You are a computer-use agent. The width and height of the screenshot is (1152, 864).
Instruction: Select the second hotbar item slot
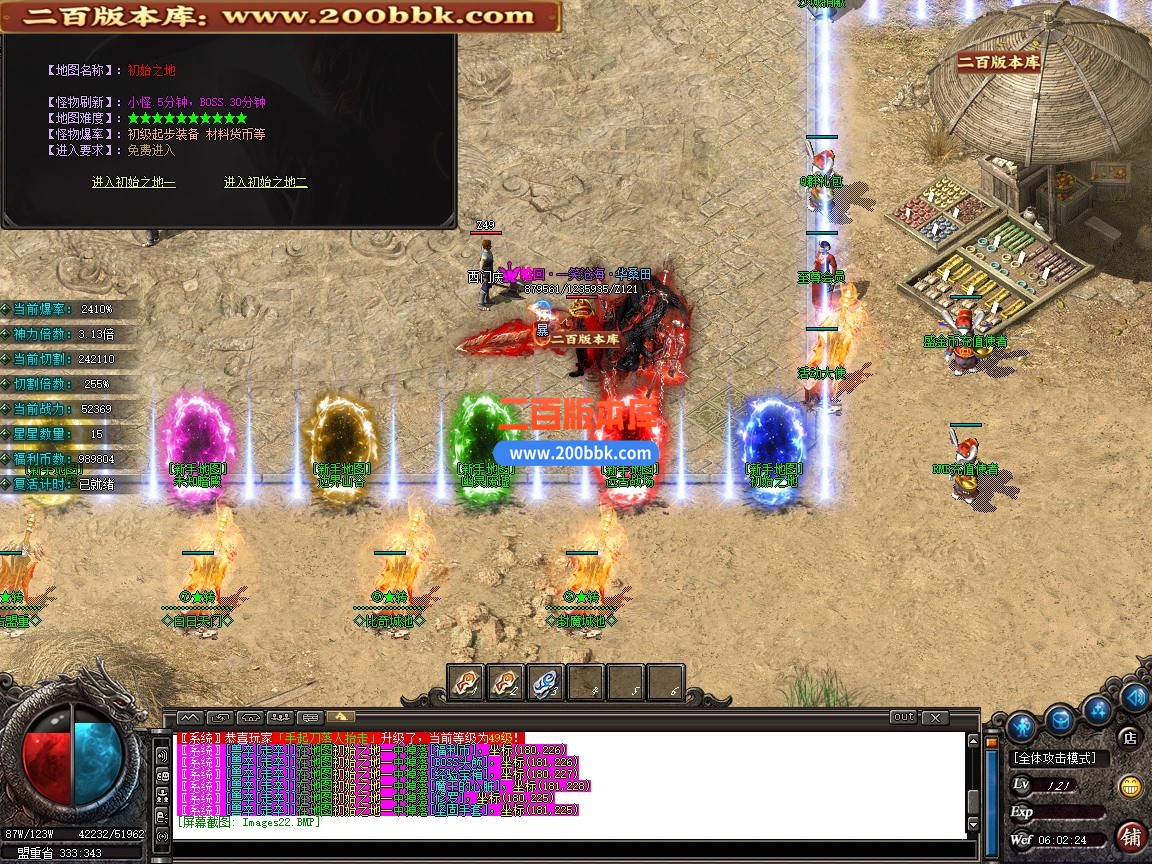pos(506,683)
